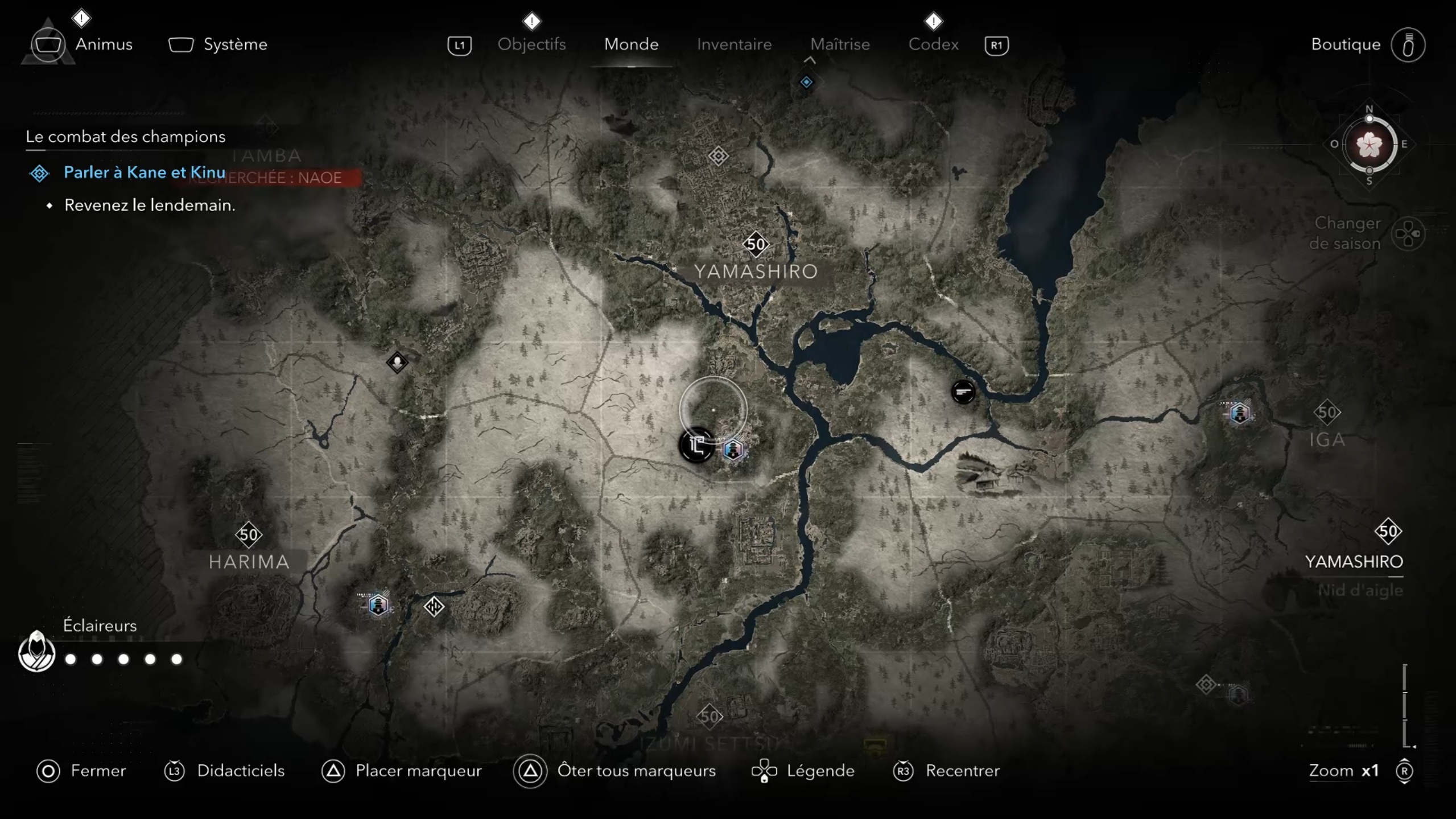Select the Yamashiro level 50 region marker

coord(756,245)
